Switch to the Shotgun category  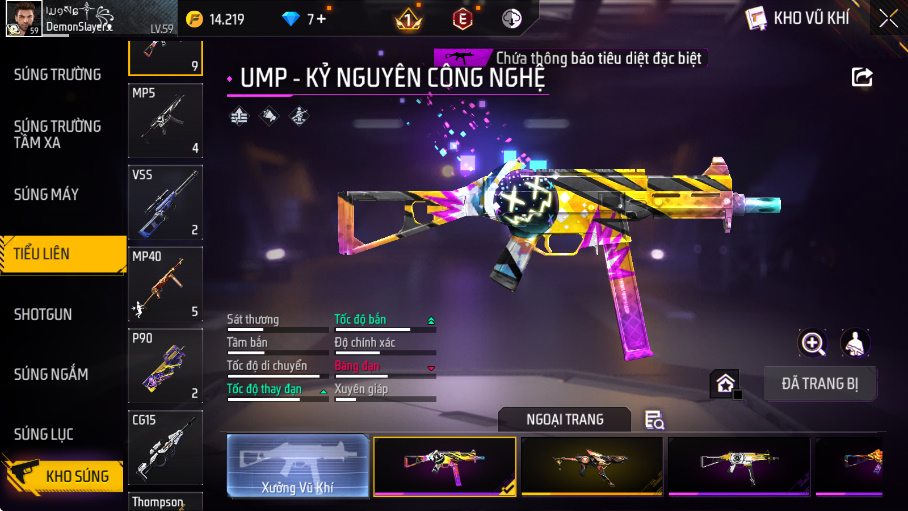(x=43, y=314)
